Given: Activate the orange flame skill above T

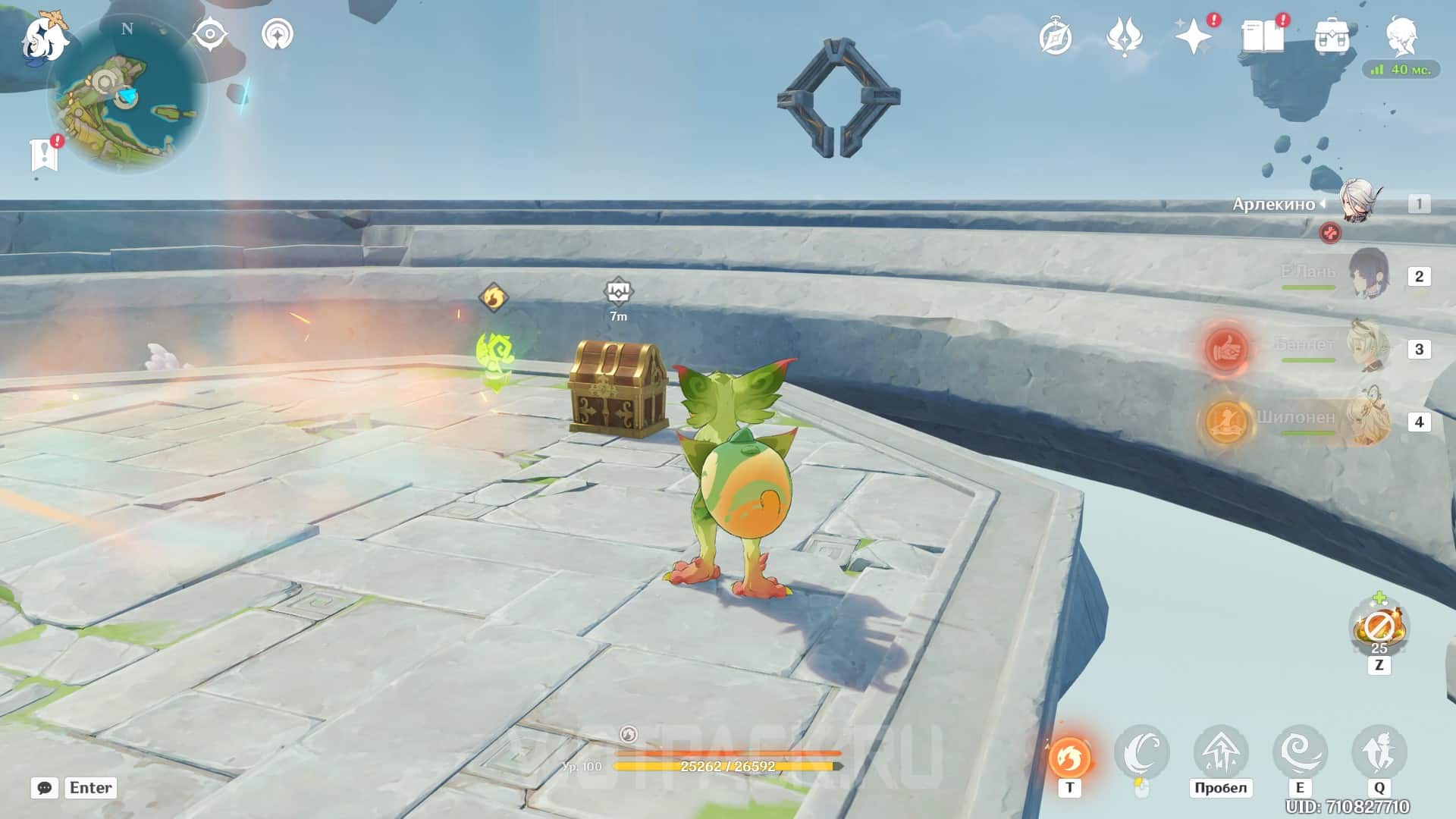Looking at the screenshot, I should coord(1069,755).
